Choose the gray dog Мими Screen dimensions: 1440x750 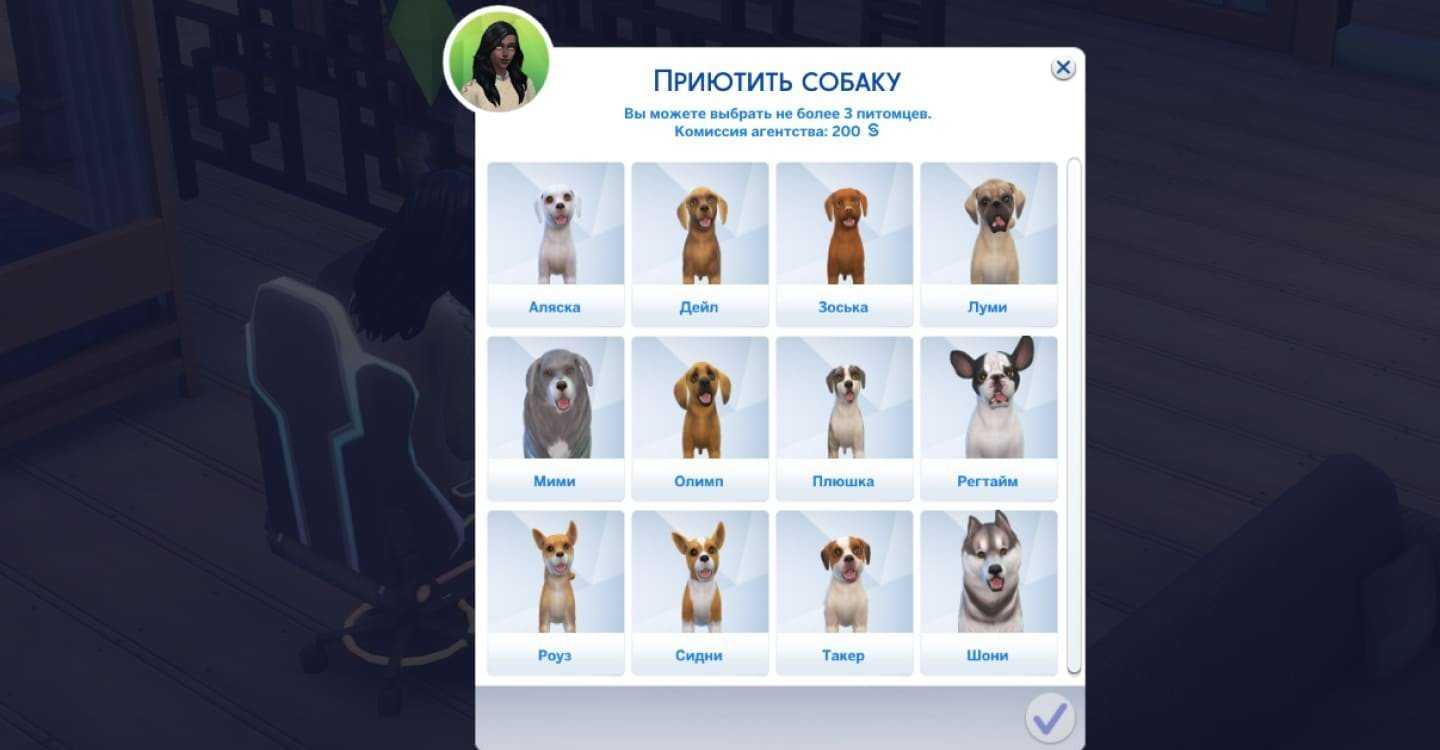point(555,417)
